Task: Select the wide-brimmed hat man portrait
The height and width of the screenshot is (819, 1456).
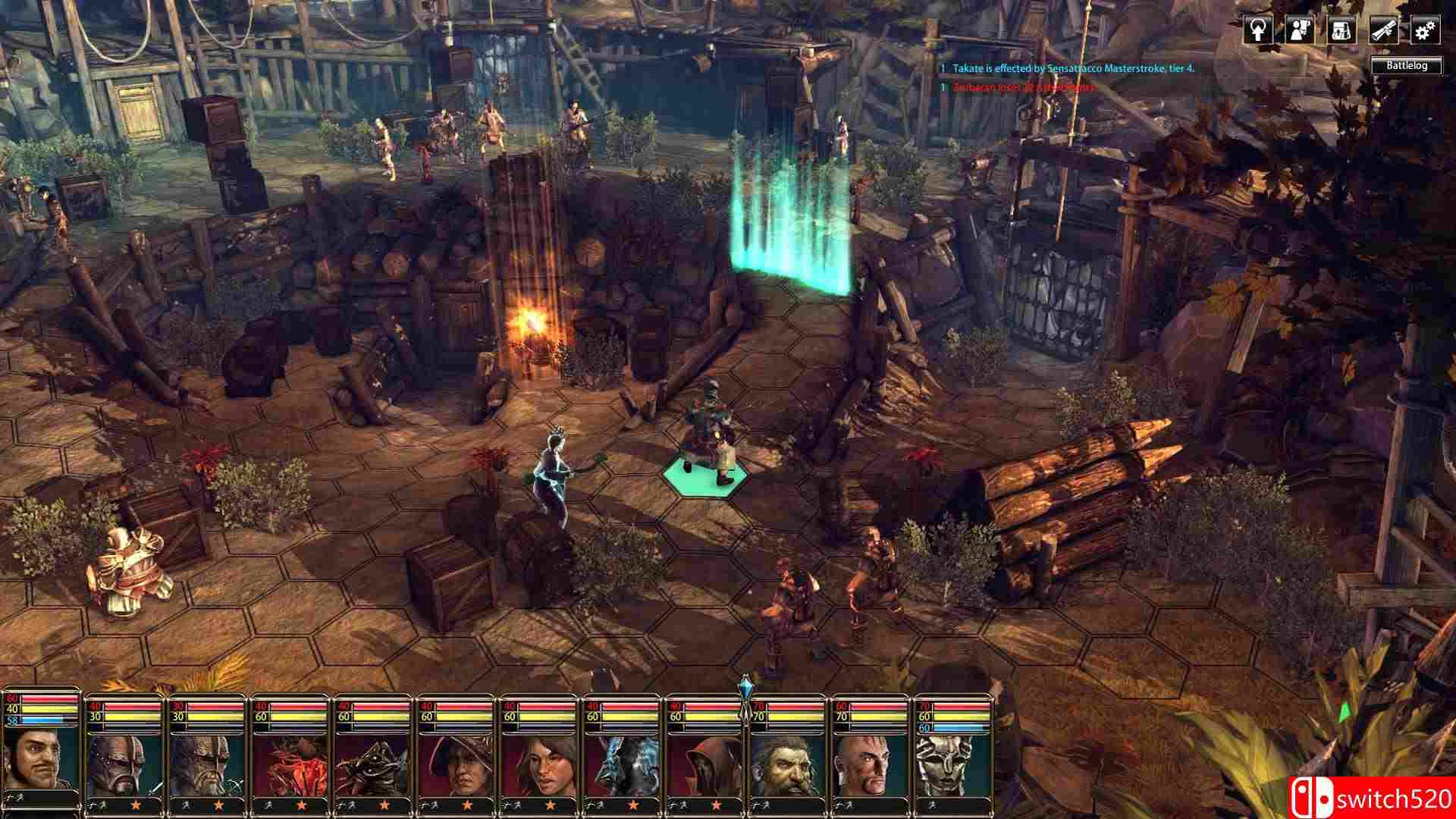Action: pyautogui.click(x=457, y=764)
